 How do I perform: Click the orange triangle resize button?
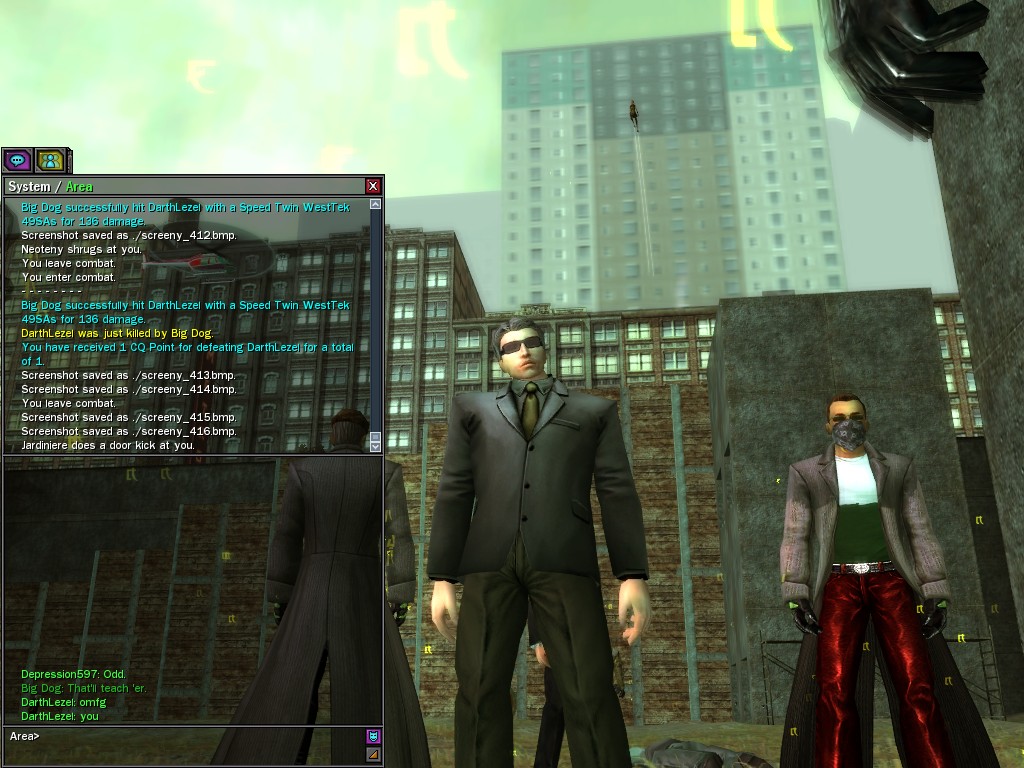[x=373, y=754]
